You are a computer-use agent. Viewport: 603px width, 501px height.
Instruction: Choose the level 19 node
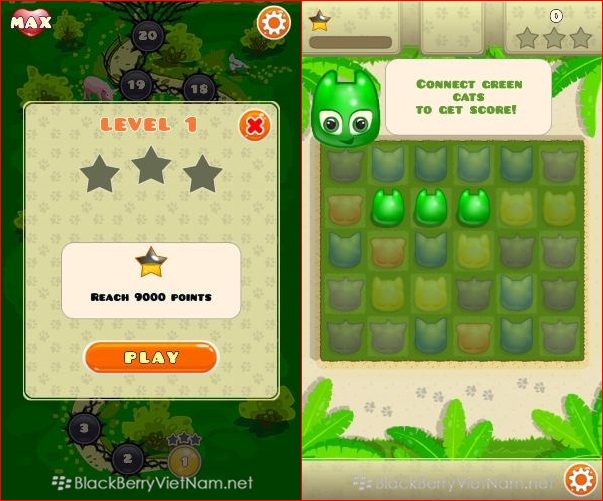[137, 84]
